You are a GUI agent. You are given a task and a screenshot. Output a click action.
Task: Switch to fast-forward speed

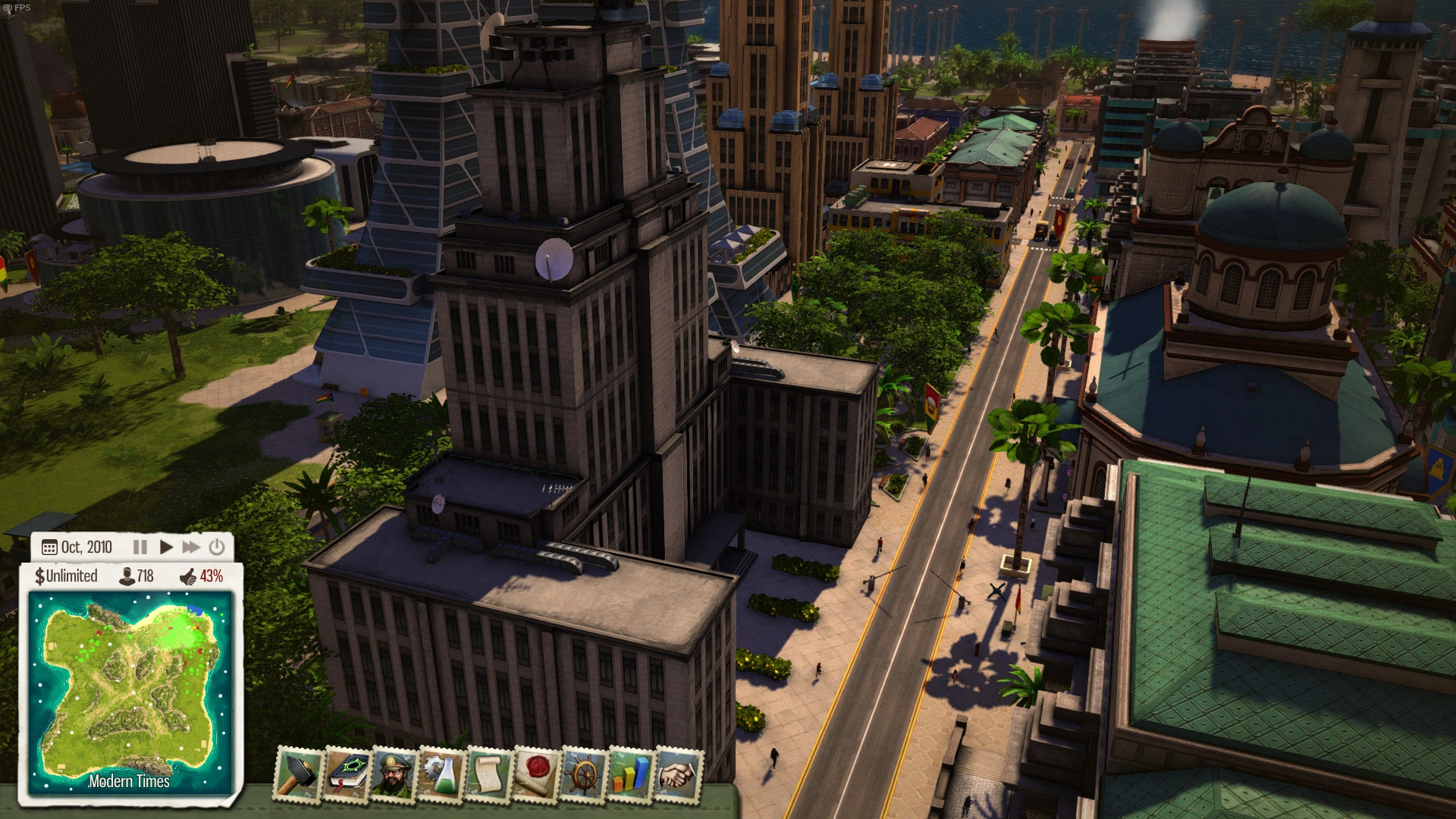pyautogui.click(x=191, y=547)
